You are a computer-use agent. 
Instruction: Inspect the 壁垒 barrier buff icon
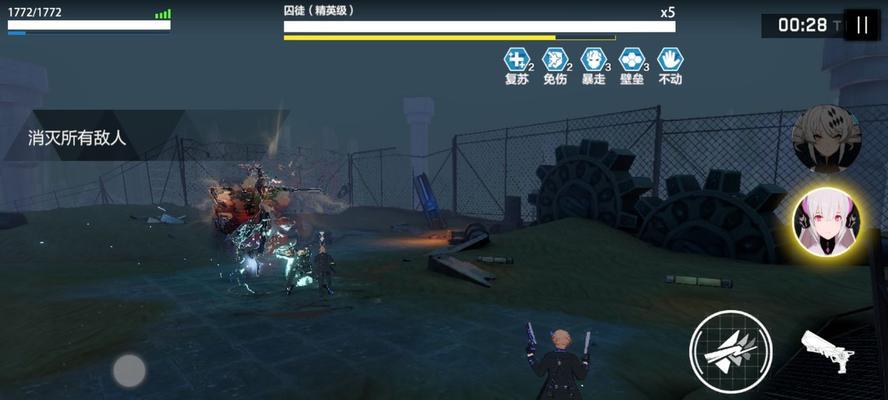631,59
